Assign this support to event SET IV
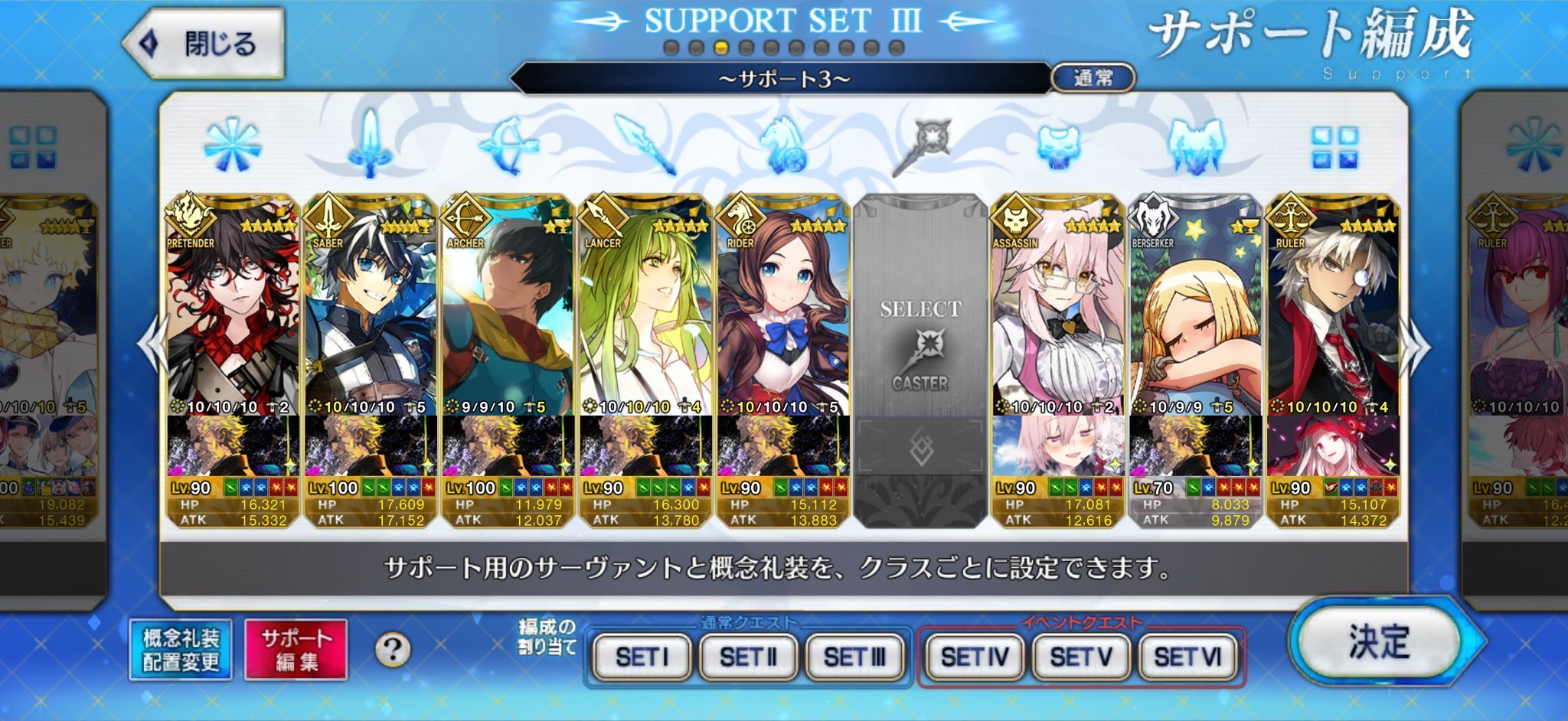 [974, 657]
